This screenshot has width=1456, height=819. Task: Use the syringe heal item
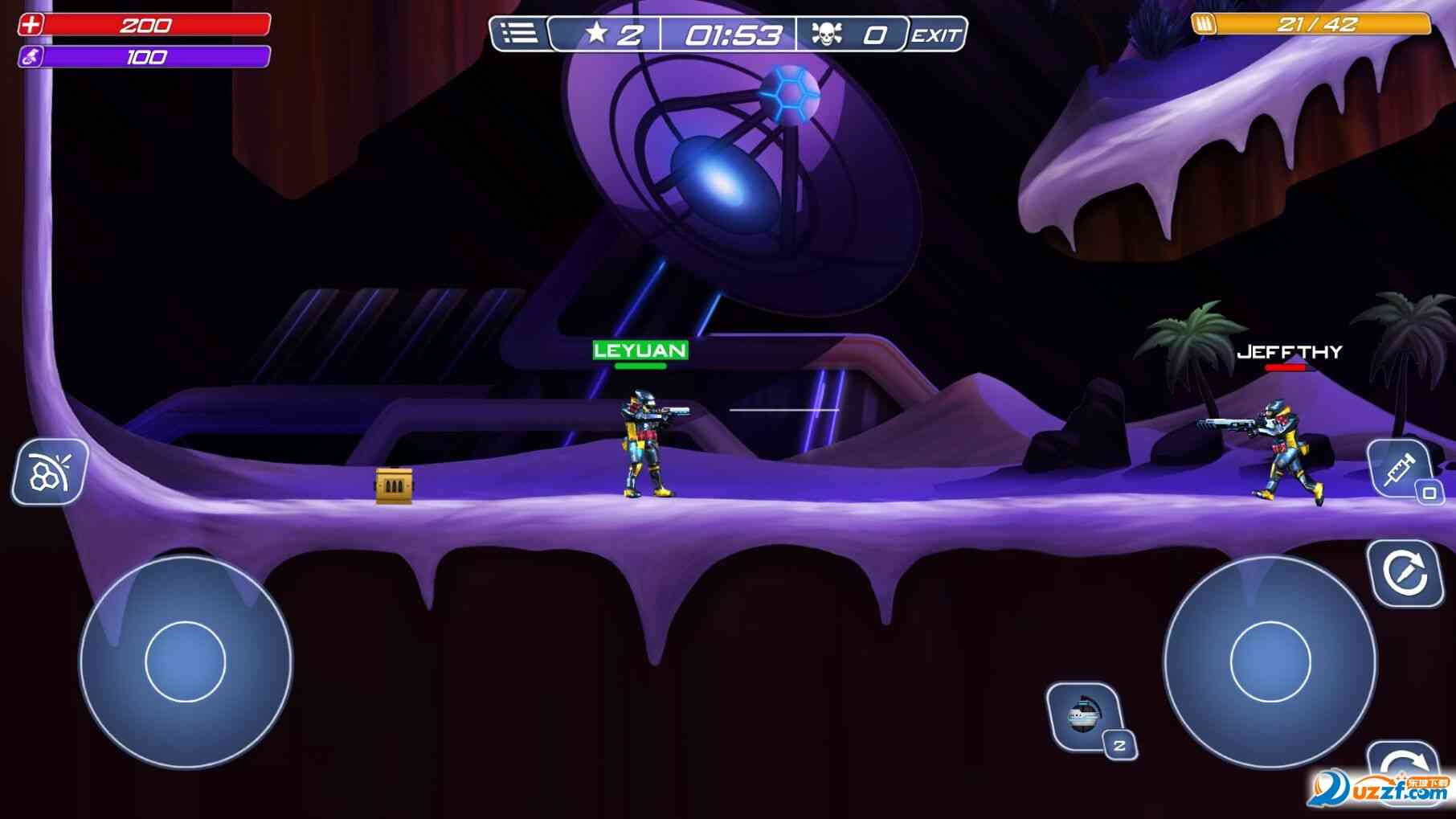coord(1401,469)
